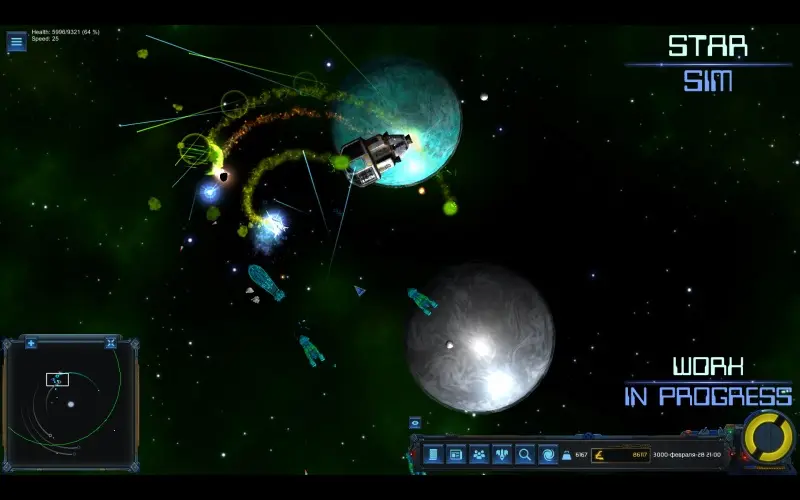Image resolution: width=800 pixels, height=500 pixels.
Task: Open the document page toolbar icon
Action: point(433,455)
